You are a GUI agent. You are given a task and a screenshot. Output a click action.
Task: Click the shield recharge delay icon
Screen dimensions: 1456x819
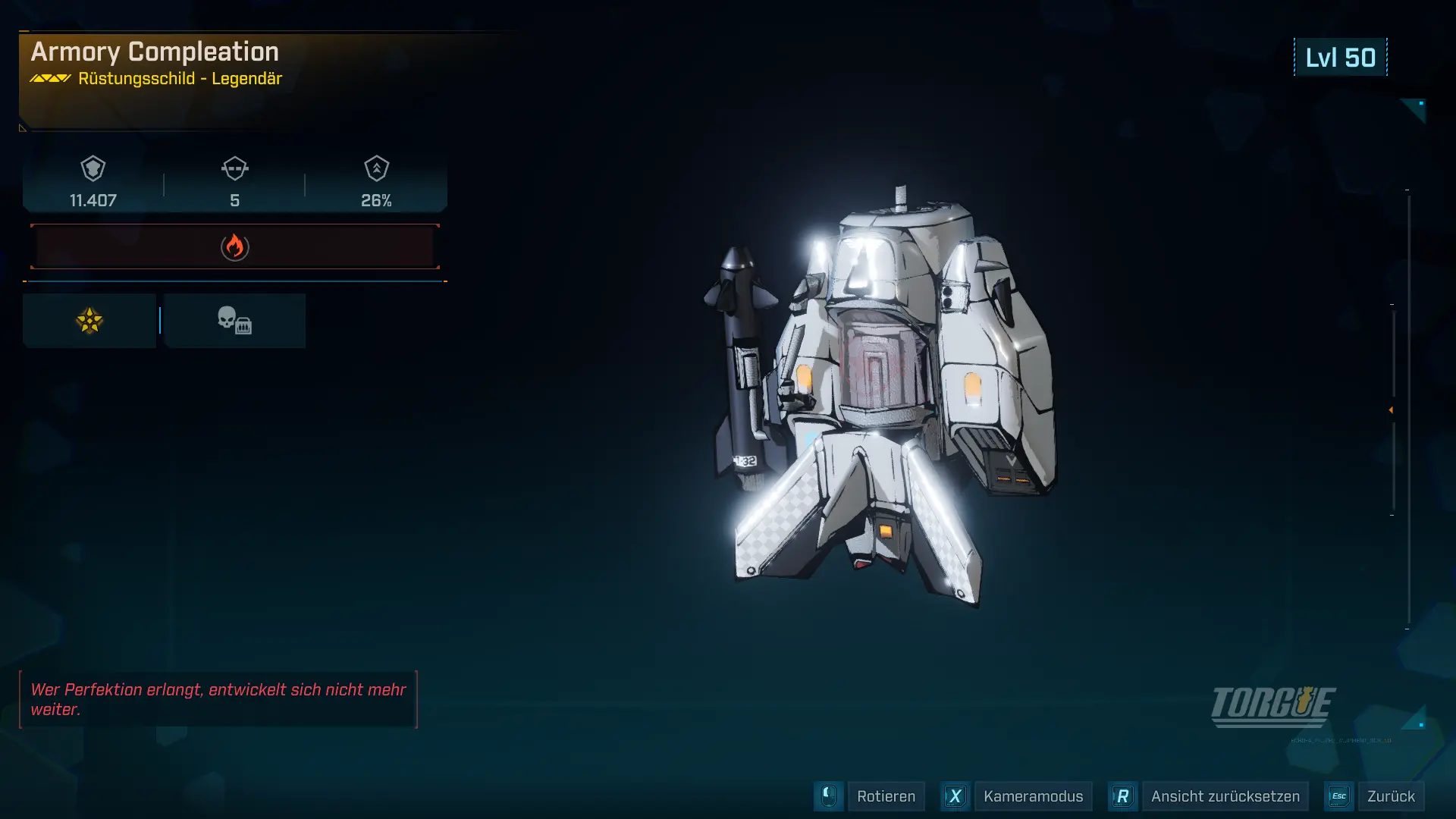point(235,168)
